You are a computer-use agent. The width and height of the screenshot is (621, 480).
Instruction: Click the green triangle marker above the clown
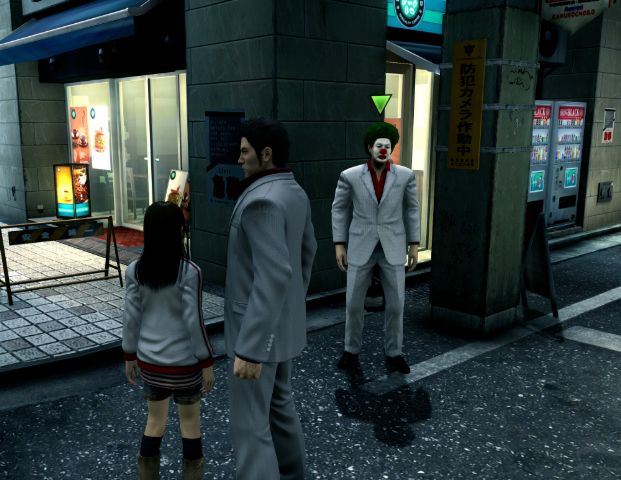[381, 103]
